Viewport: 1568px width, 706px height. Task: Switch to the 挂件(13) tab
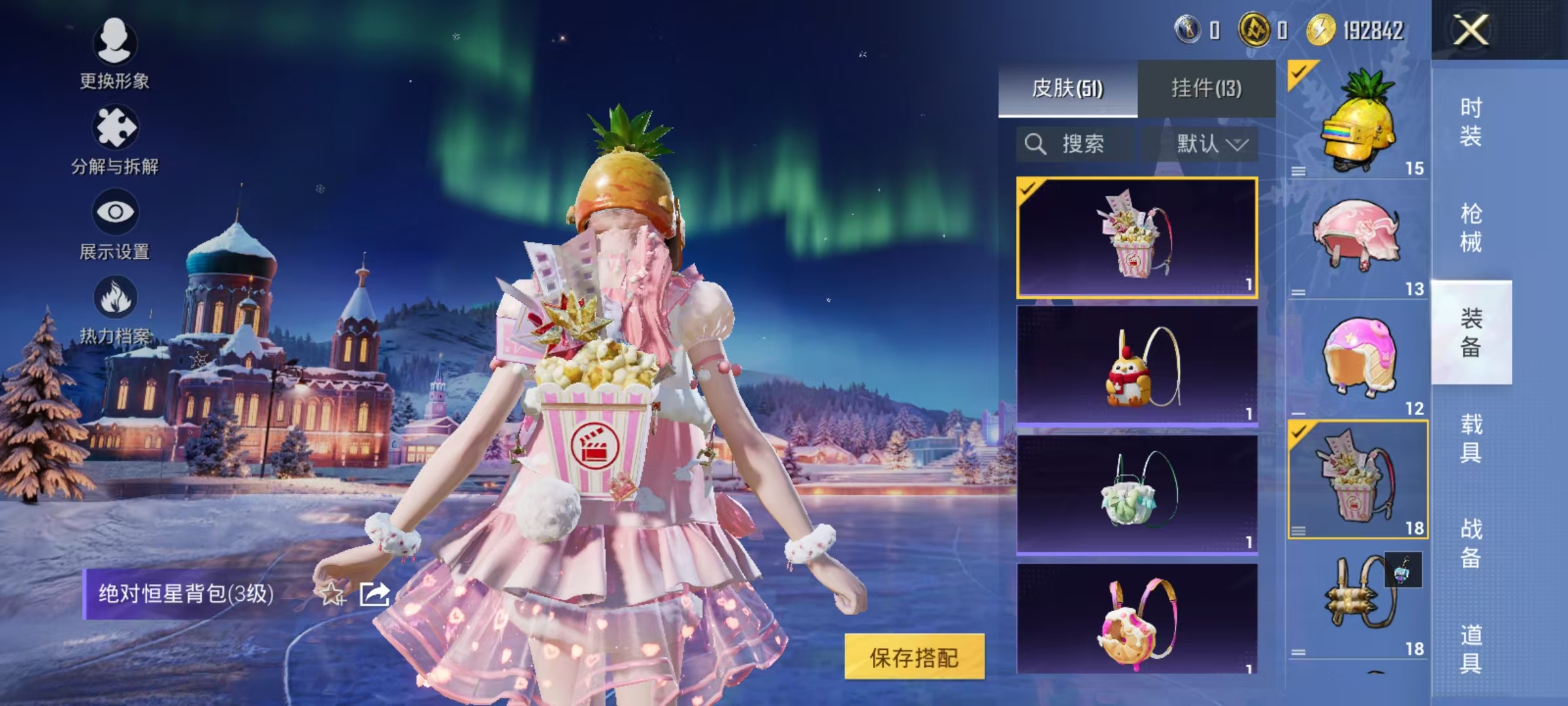coord(1209,88)
